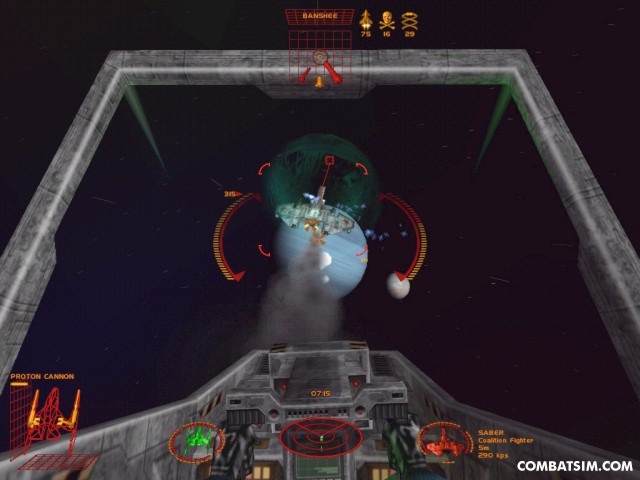Visit the COMBATSIM.COM watermark link
This screenshot has width=640, height=480.
point(574,465)
